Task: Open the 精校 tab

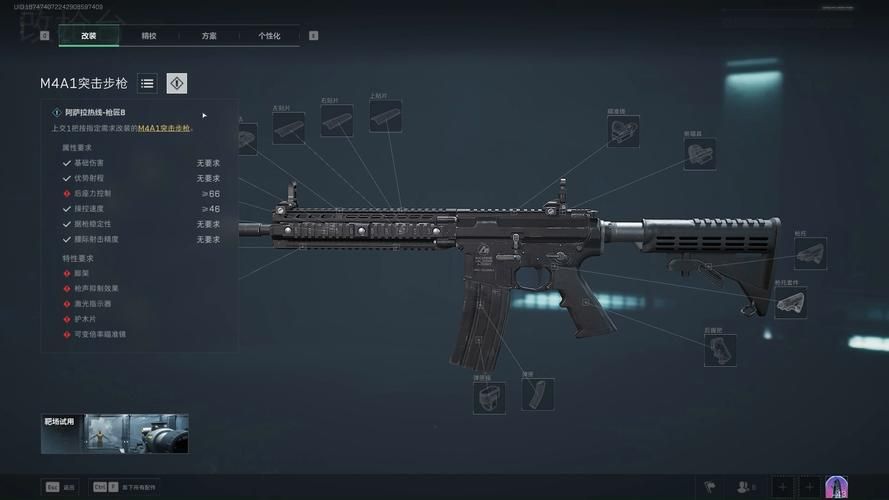Action: [149, 36]
